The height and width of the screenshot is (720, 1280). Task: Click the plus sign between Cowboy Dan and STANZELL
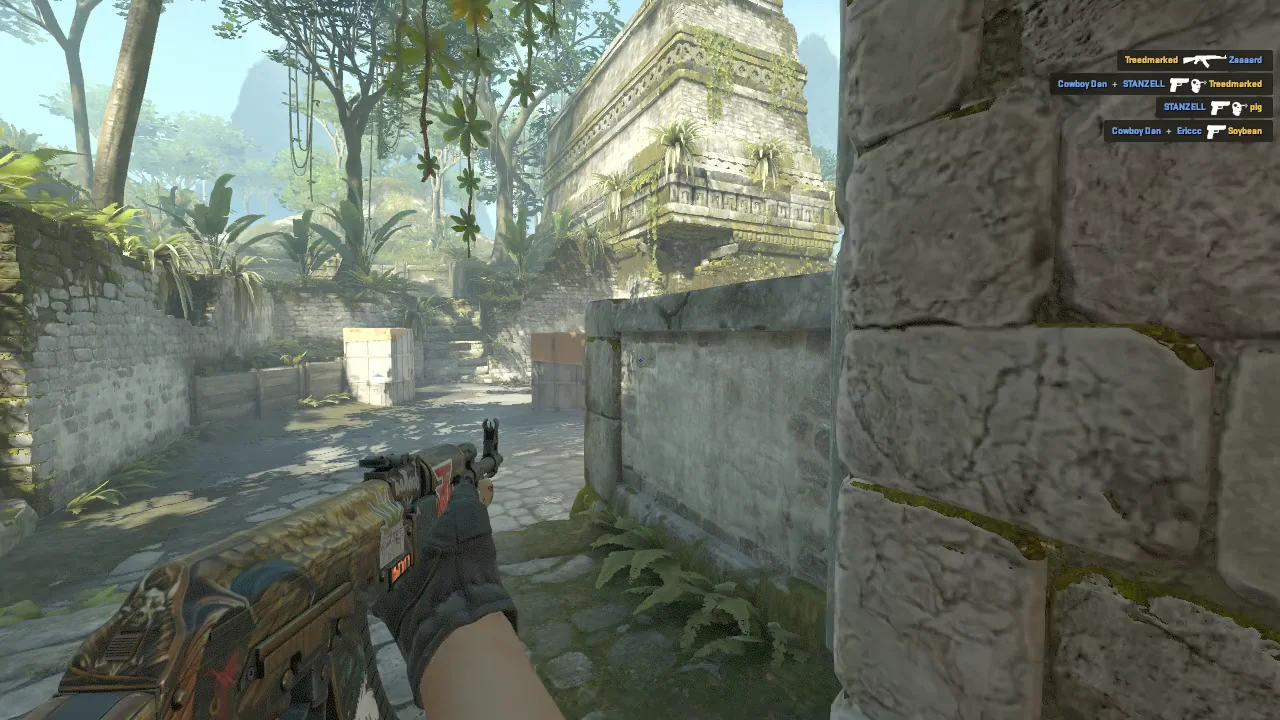pos(1115,84)
